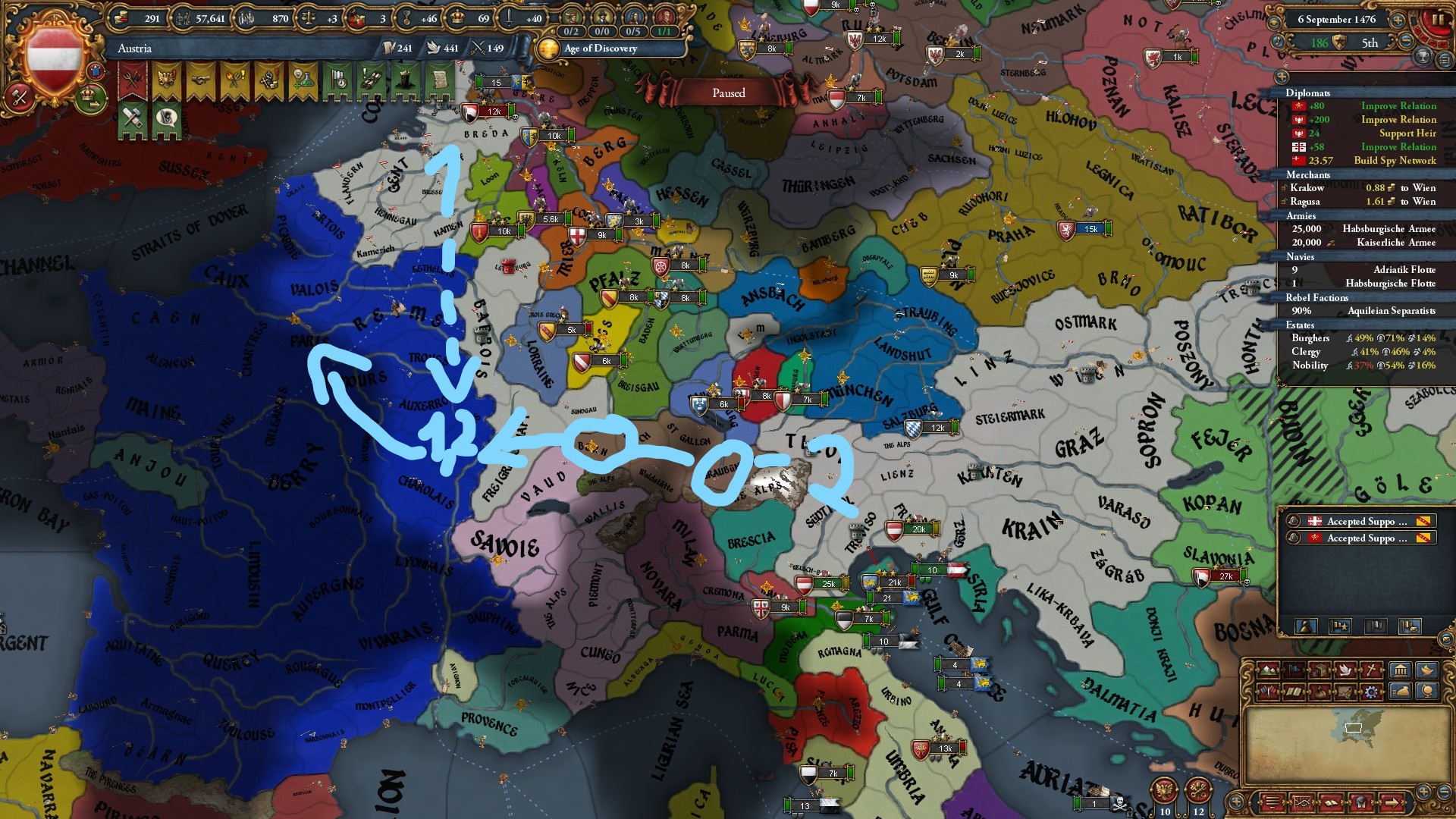Image resolution: width=1456 pixels, height=819 pixels.
Task: Open the religious map mode (dove icon)
Action: (x=1345, y=670)
